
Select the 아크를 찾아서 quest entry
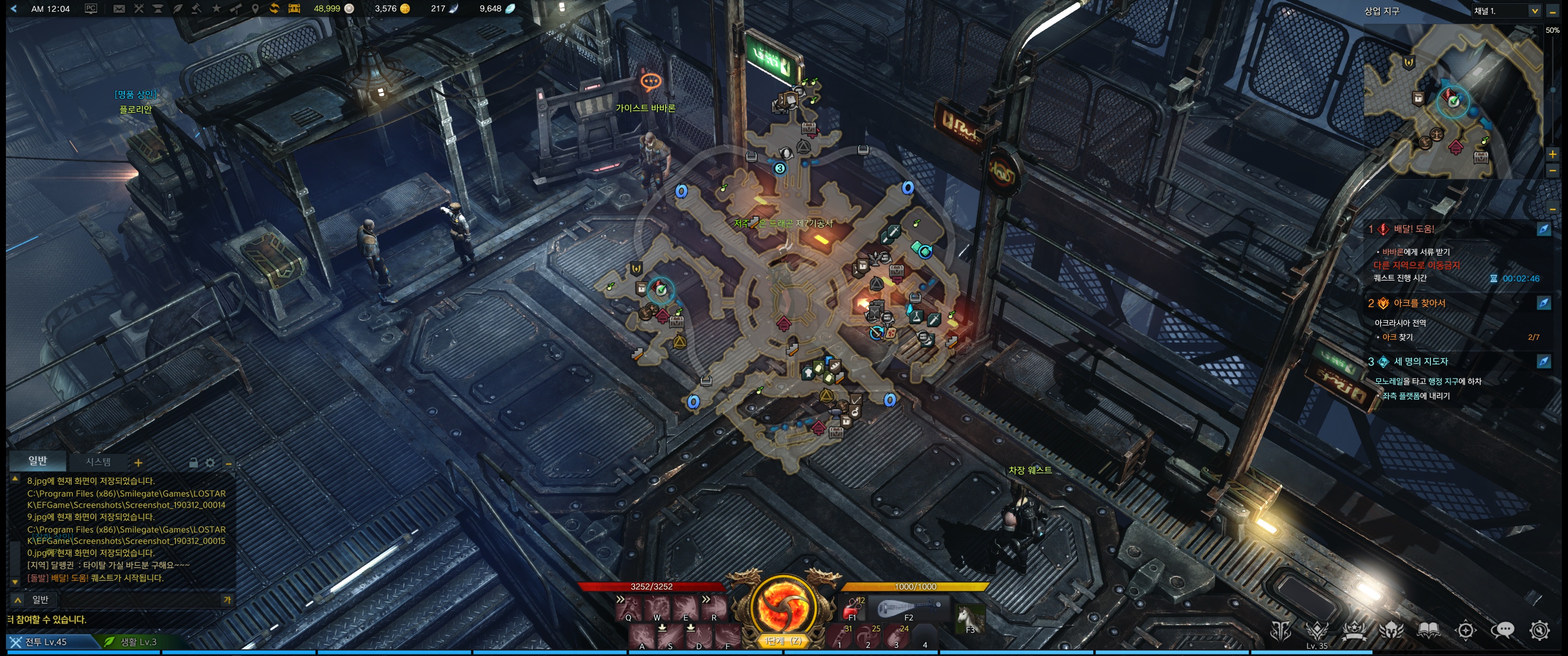point(1419,303)
